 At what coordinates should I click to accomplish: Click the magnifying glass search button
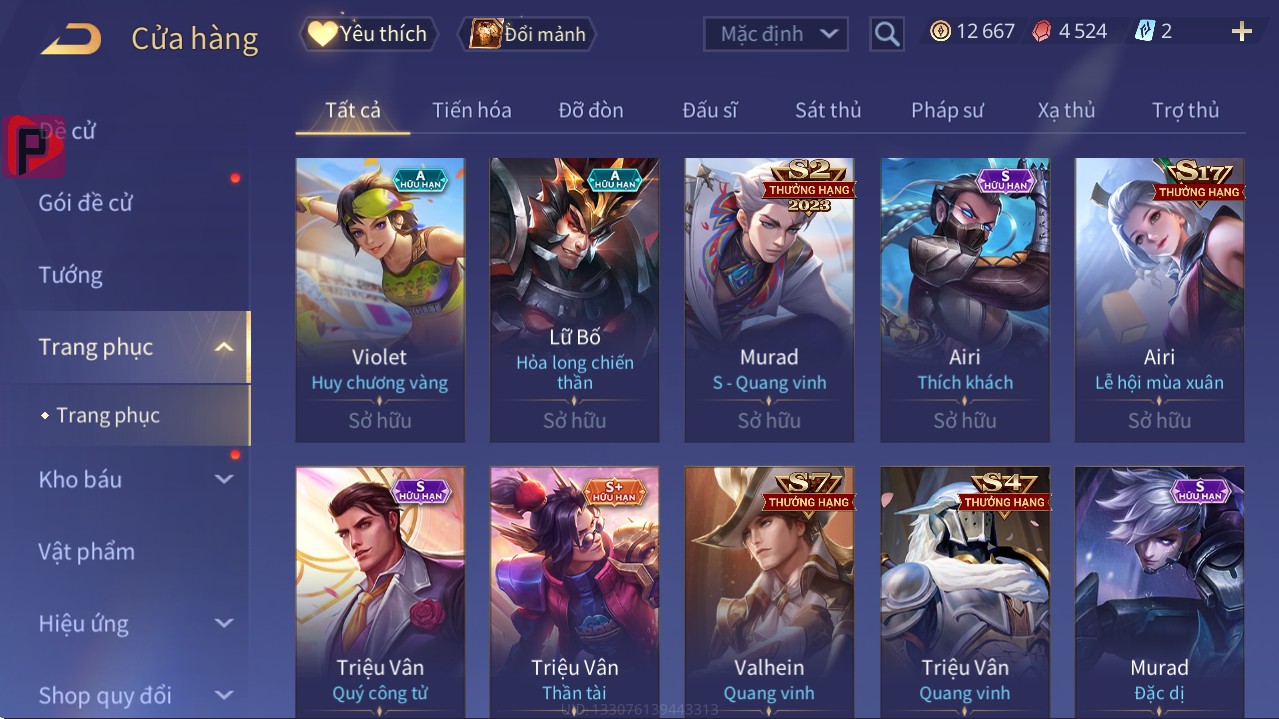(887, 34)
